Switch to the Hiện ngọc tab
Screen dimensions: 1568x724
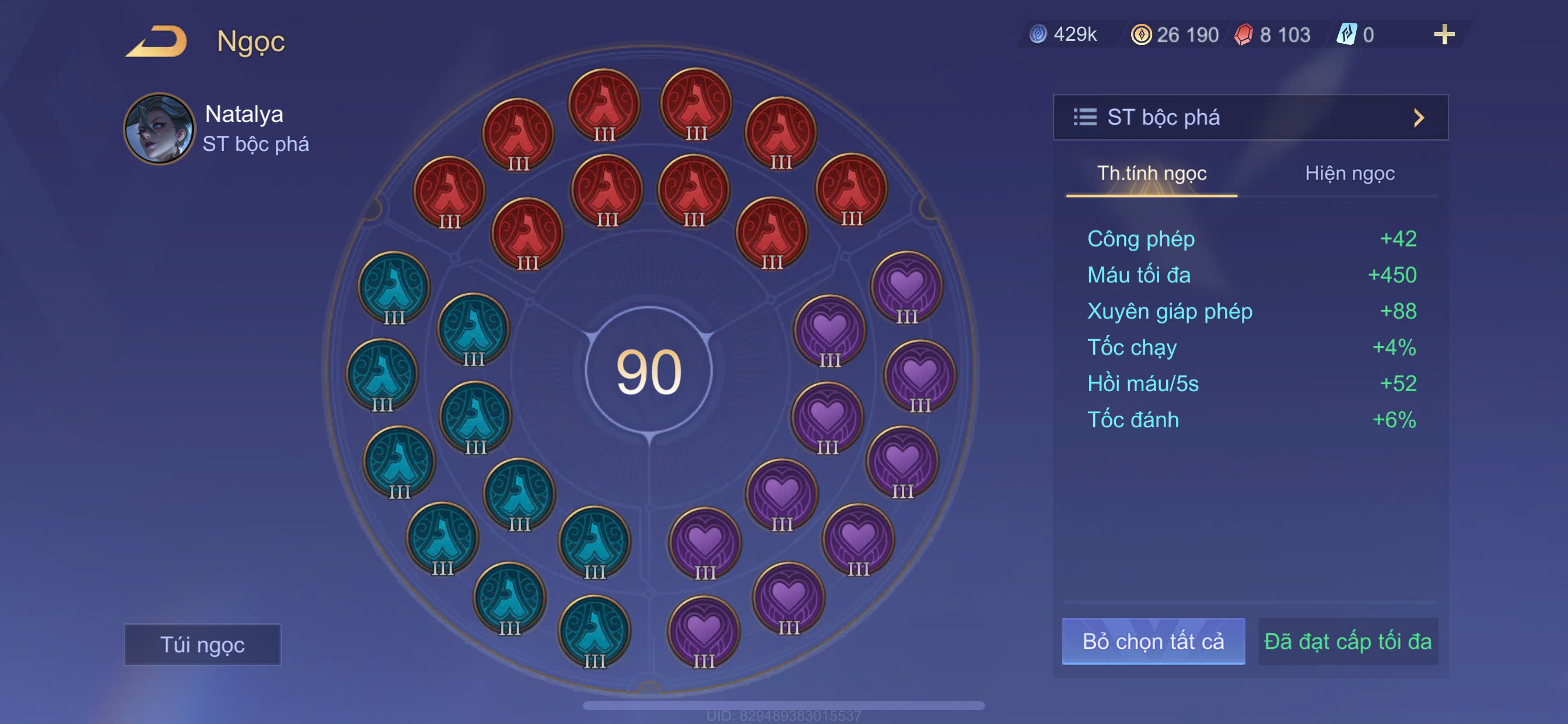(1349, 173)
